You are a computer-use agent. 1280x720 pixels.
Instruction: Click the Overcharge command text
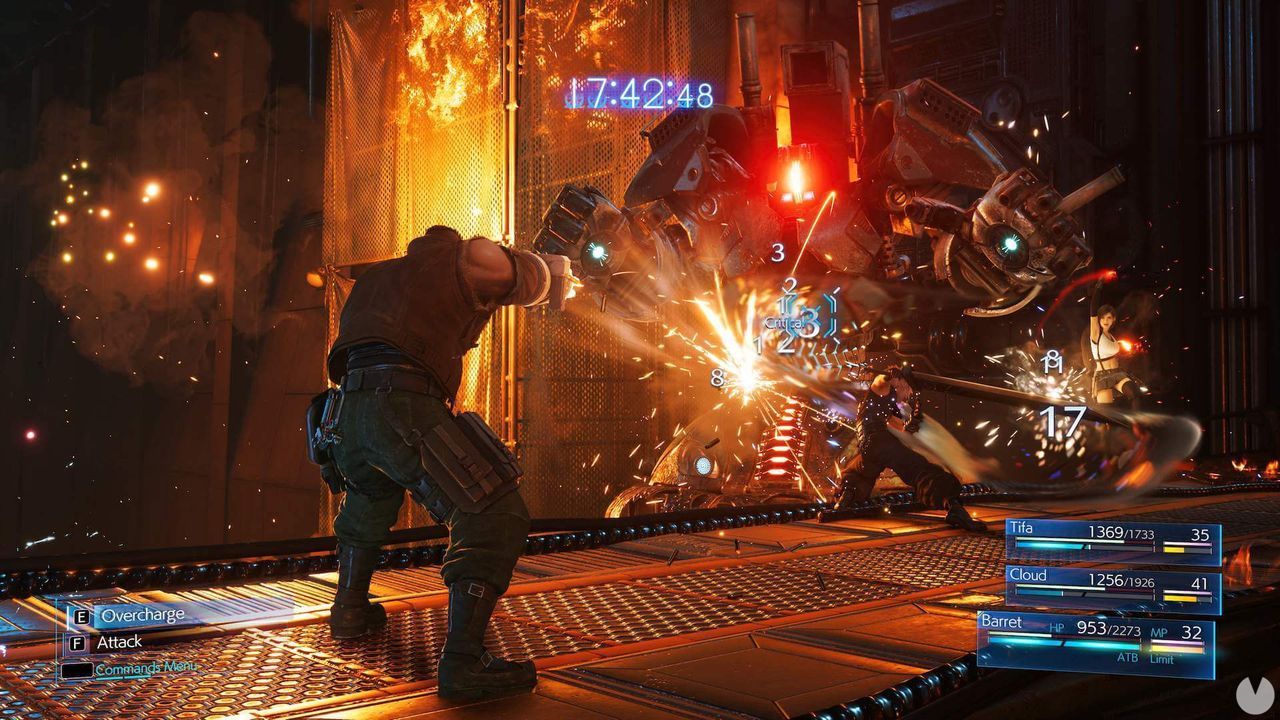(144, 615)
